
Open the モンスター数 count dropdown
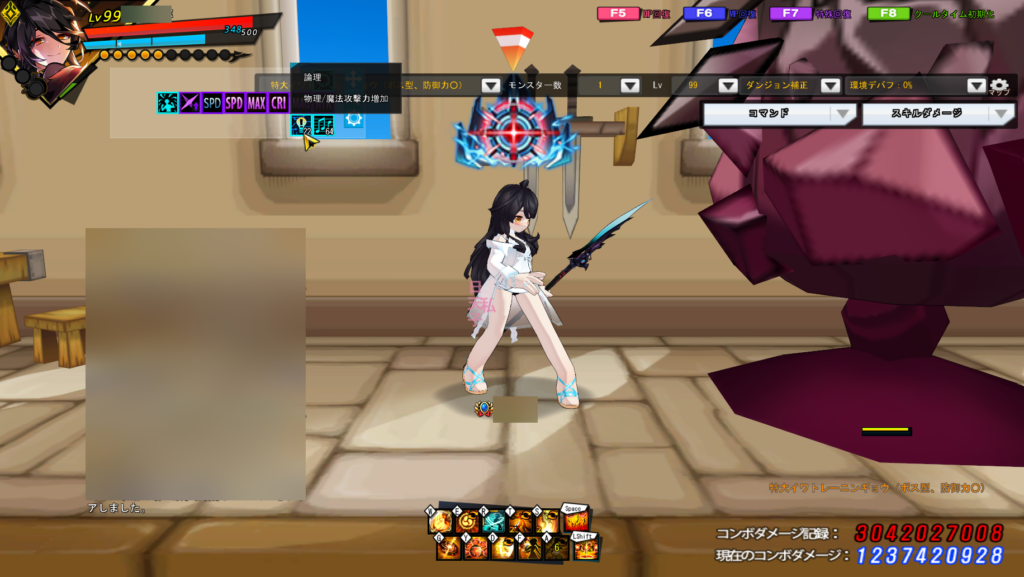point(630,86)
